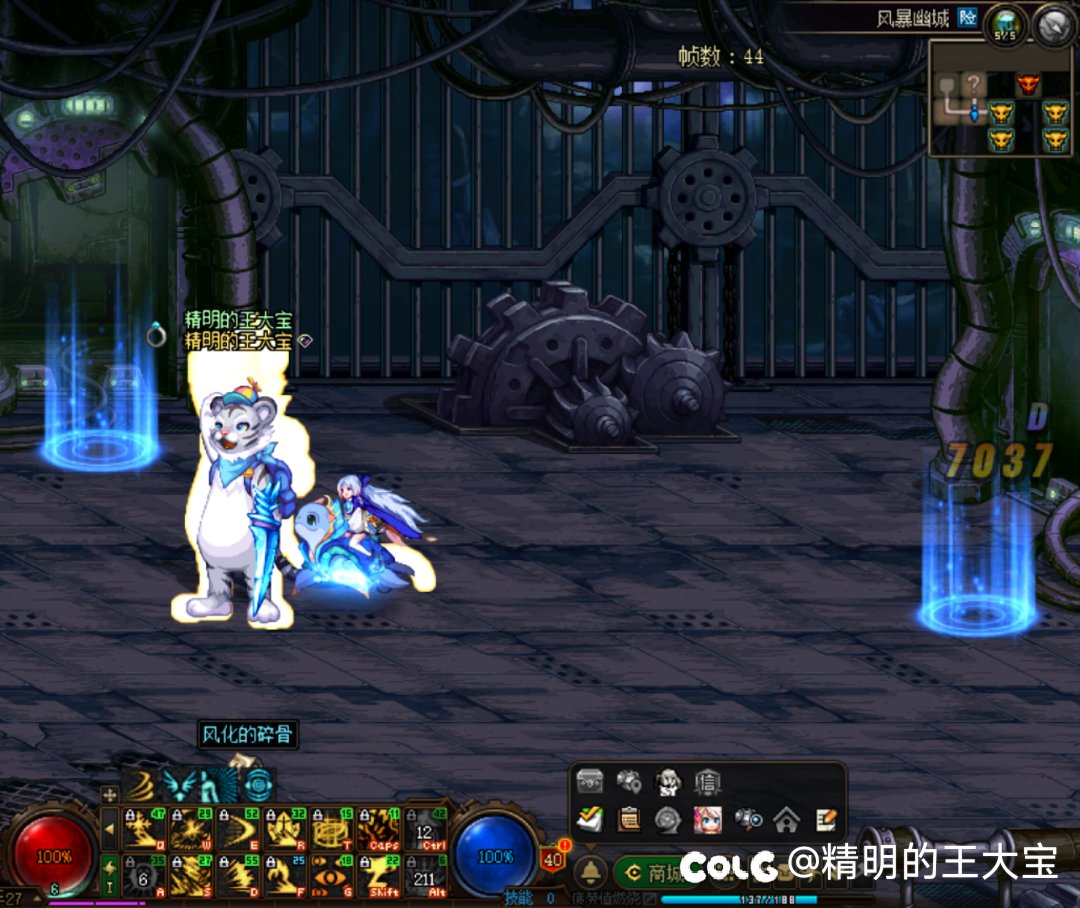Screen dimensions: 1080x908
Task: Select the question mark room on minimap
Action: [x=973, y=85]
